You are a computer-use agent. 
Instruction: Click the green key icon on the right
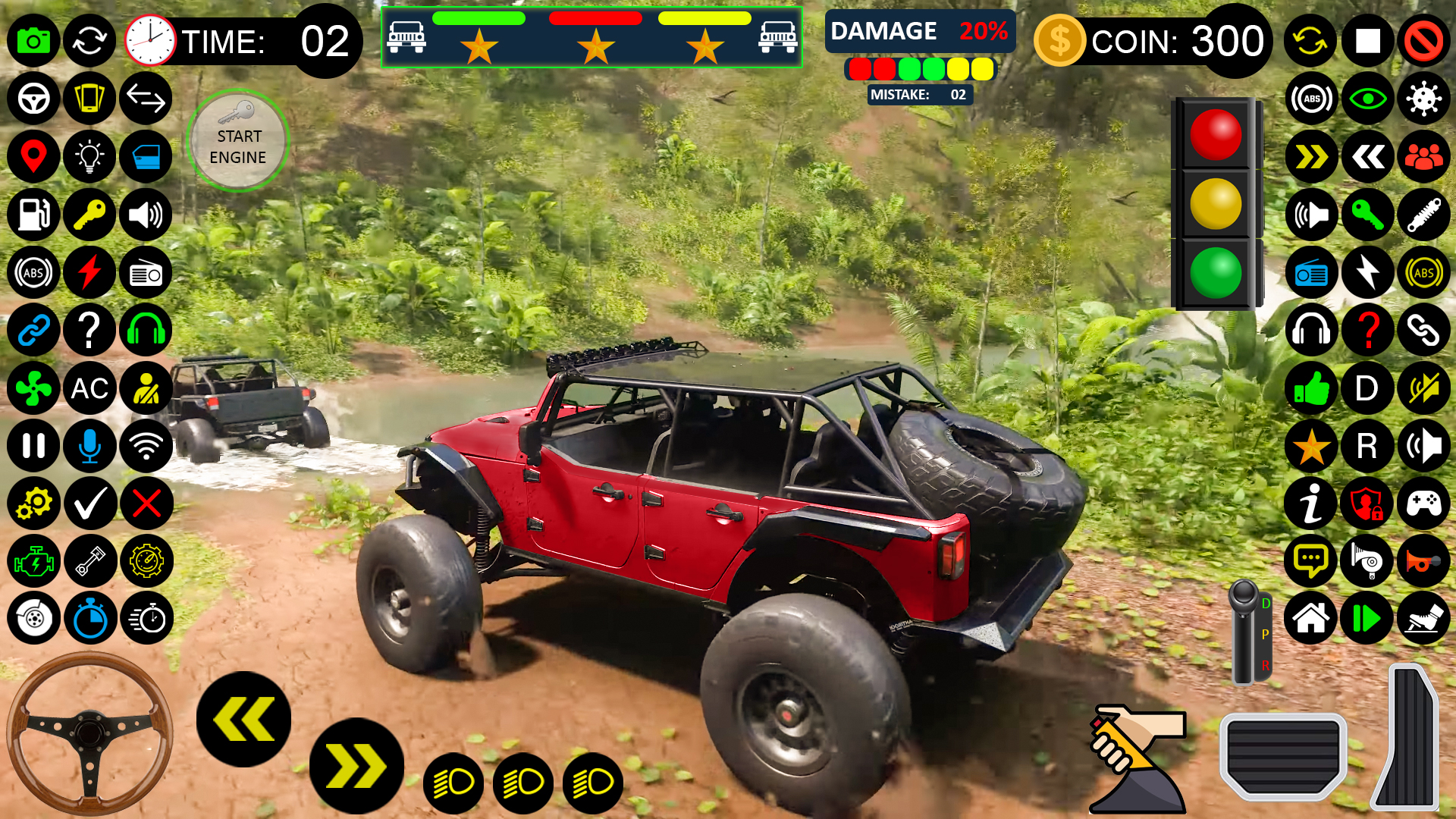tap(1367, 215)
